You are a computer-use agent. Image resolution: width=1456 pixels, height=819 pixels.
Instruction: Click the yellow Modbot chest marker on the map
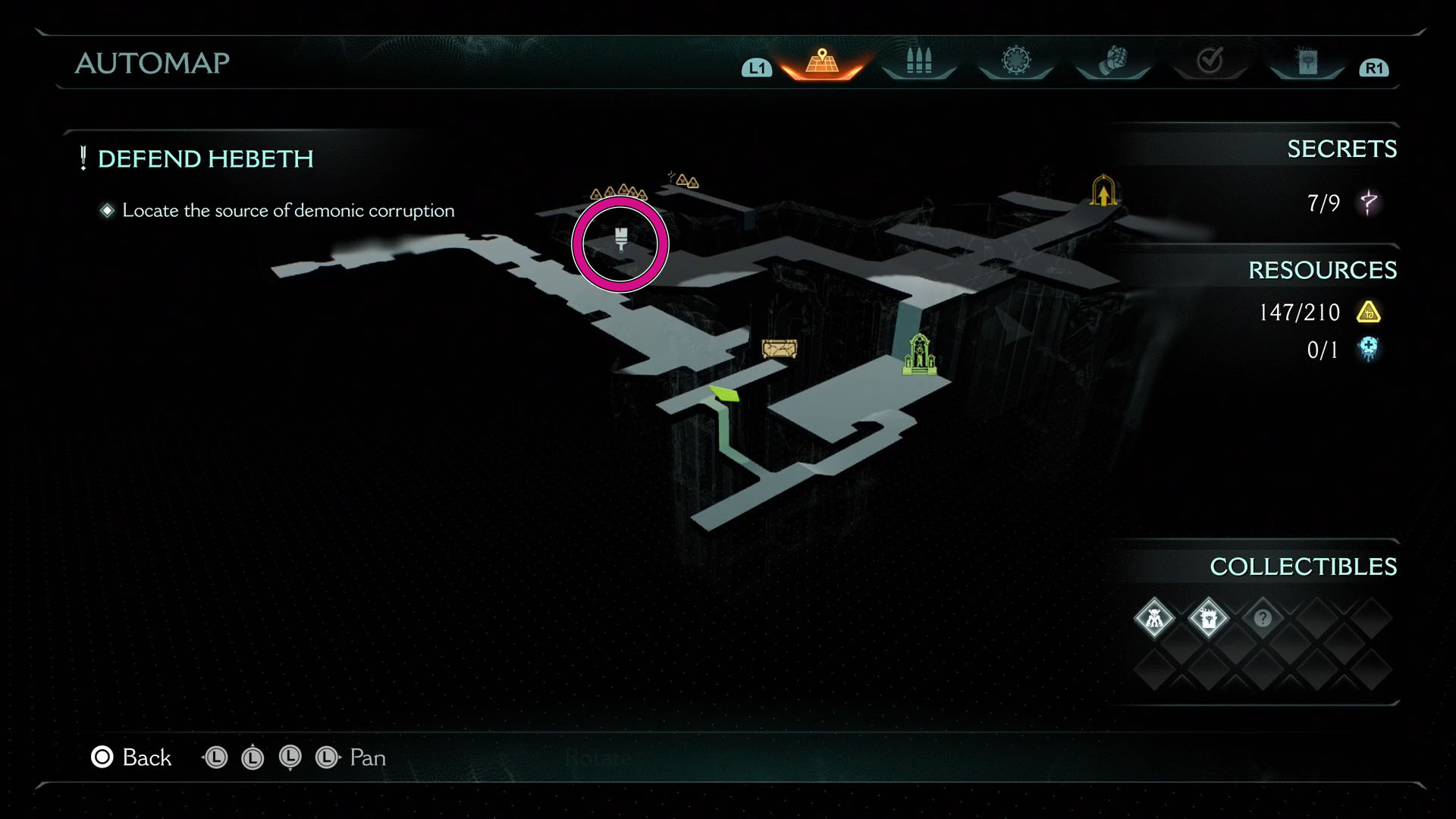(779, 348)
